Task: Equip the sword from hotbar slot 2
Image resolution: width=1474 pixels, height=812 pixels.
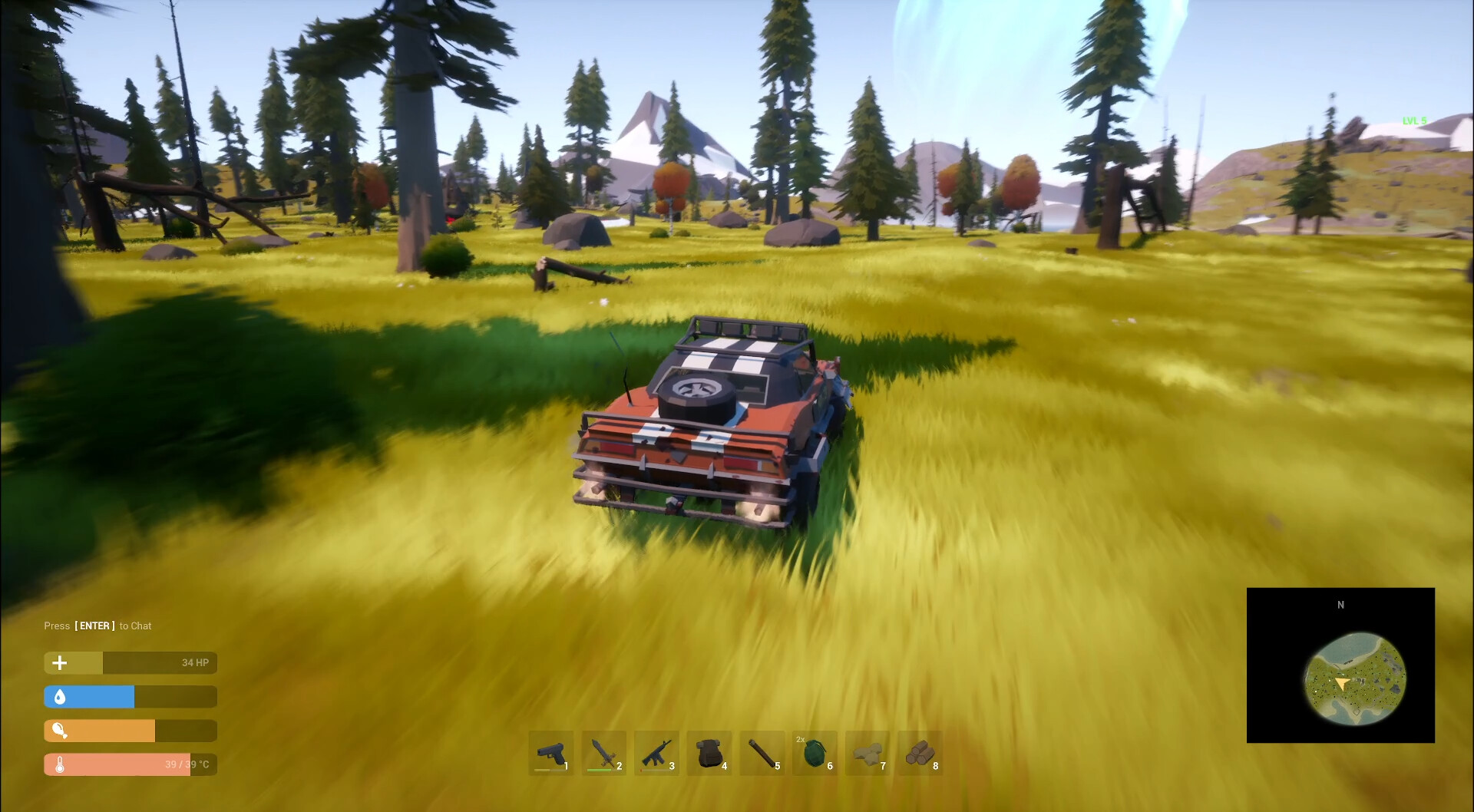Action: pos(604,754)
